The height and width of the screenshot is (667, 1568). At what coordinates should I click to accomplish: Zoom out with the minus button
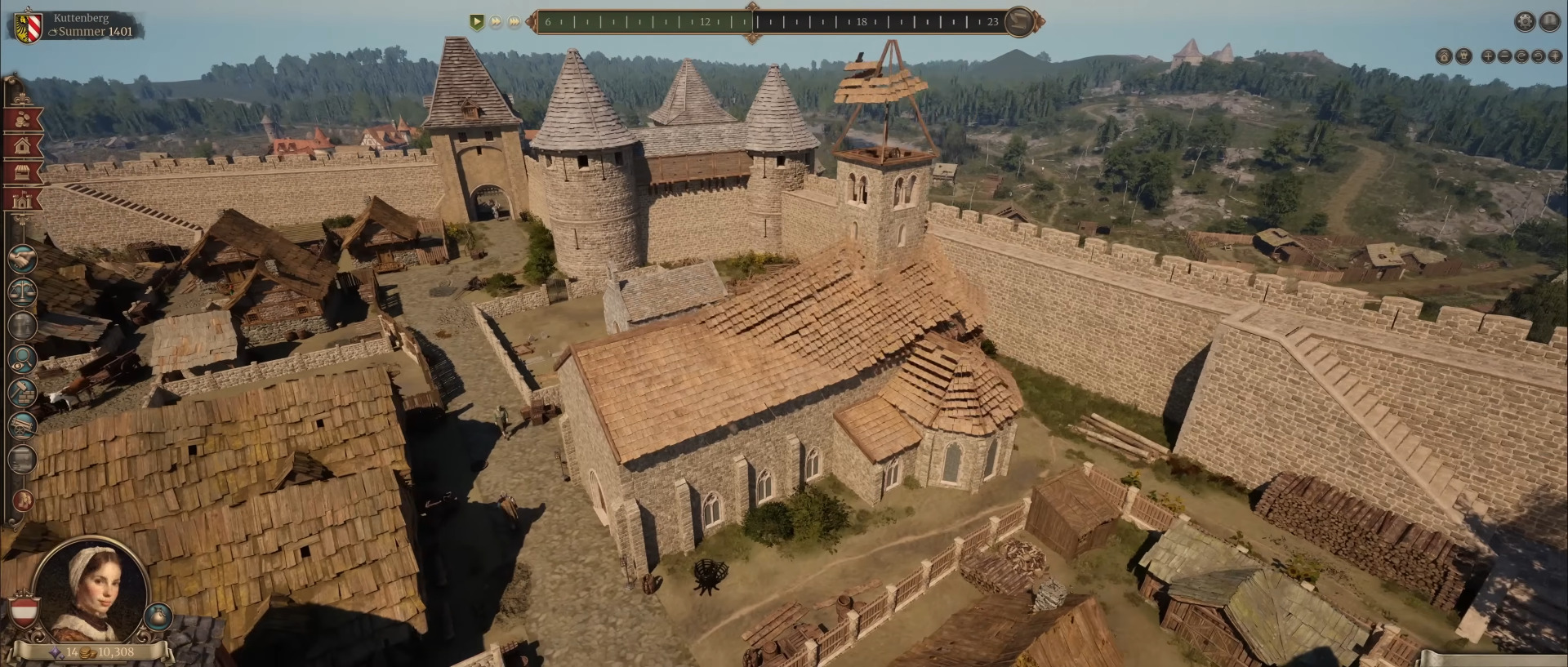click(1504, 56)
